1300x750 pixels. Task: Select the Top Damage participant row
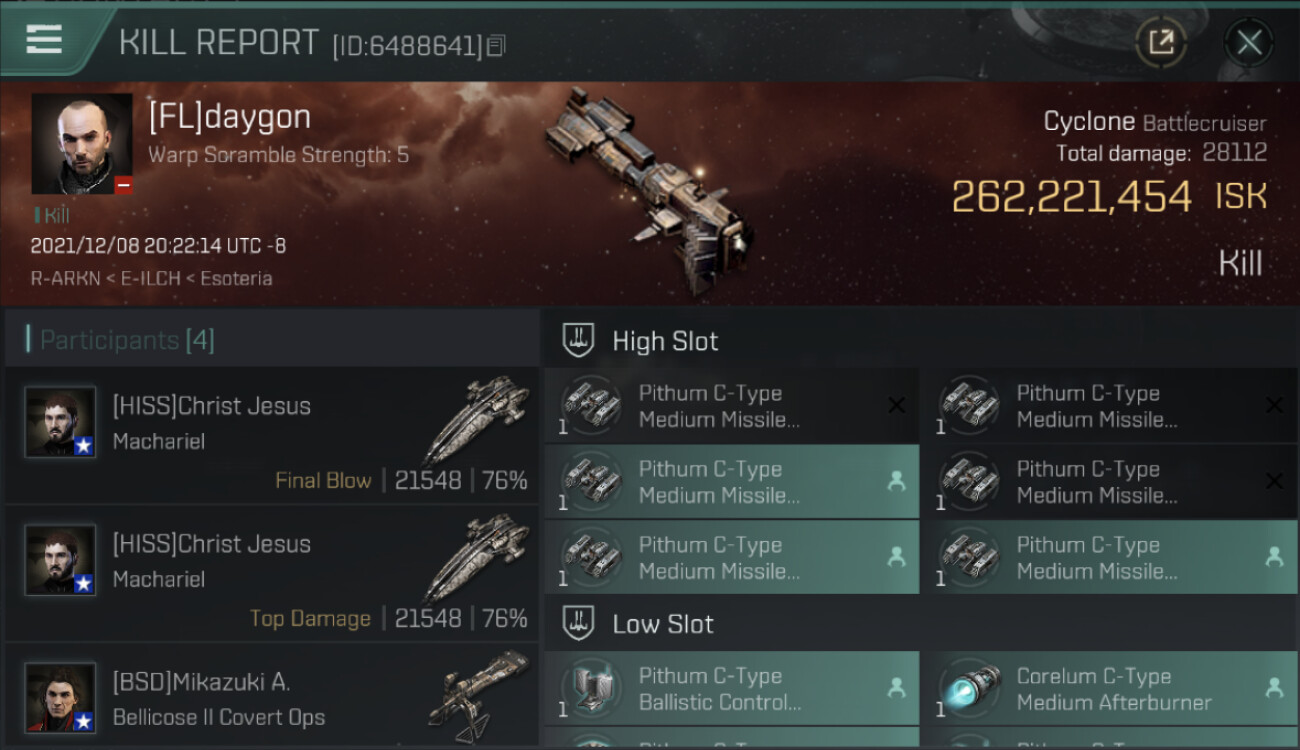click(272, 573)
